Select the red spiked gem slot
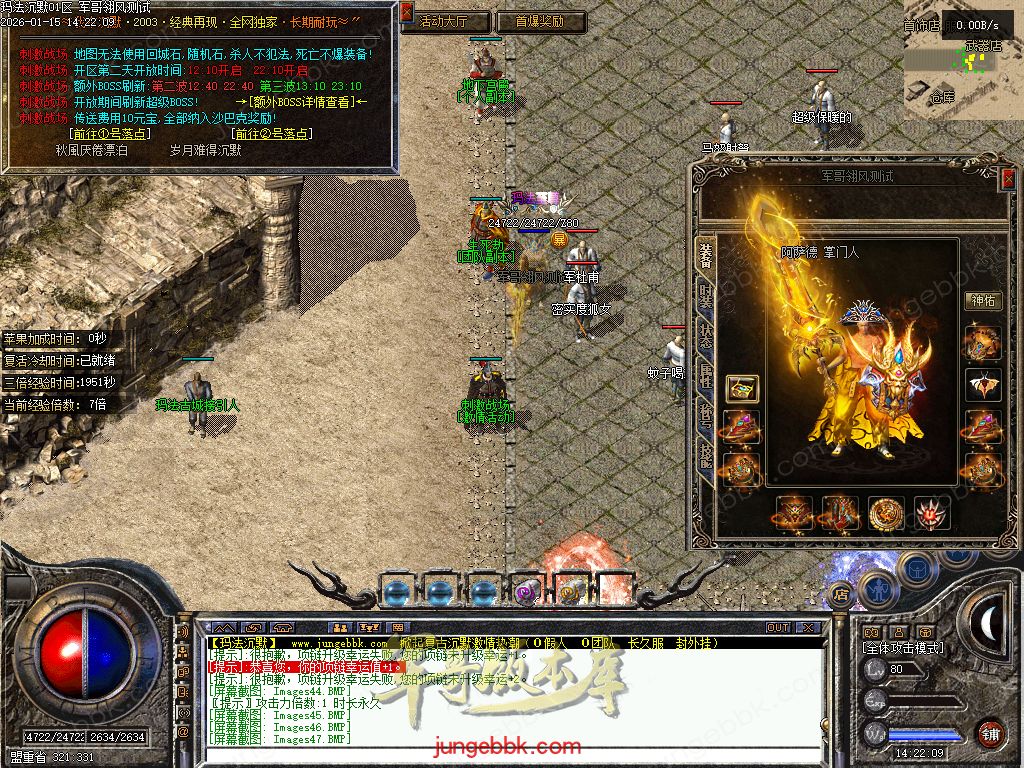 pyautogui.click(x=932, y=513)
